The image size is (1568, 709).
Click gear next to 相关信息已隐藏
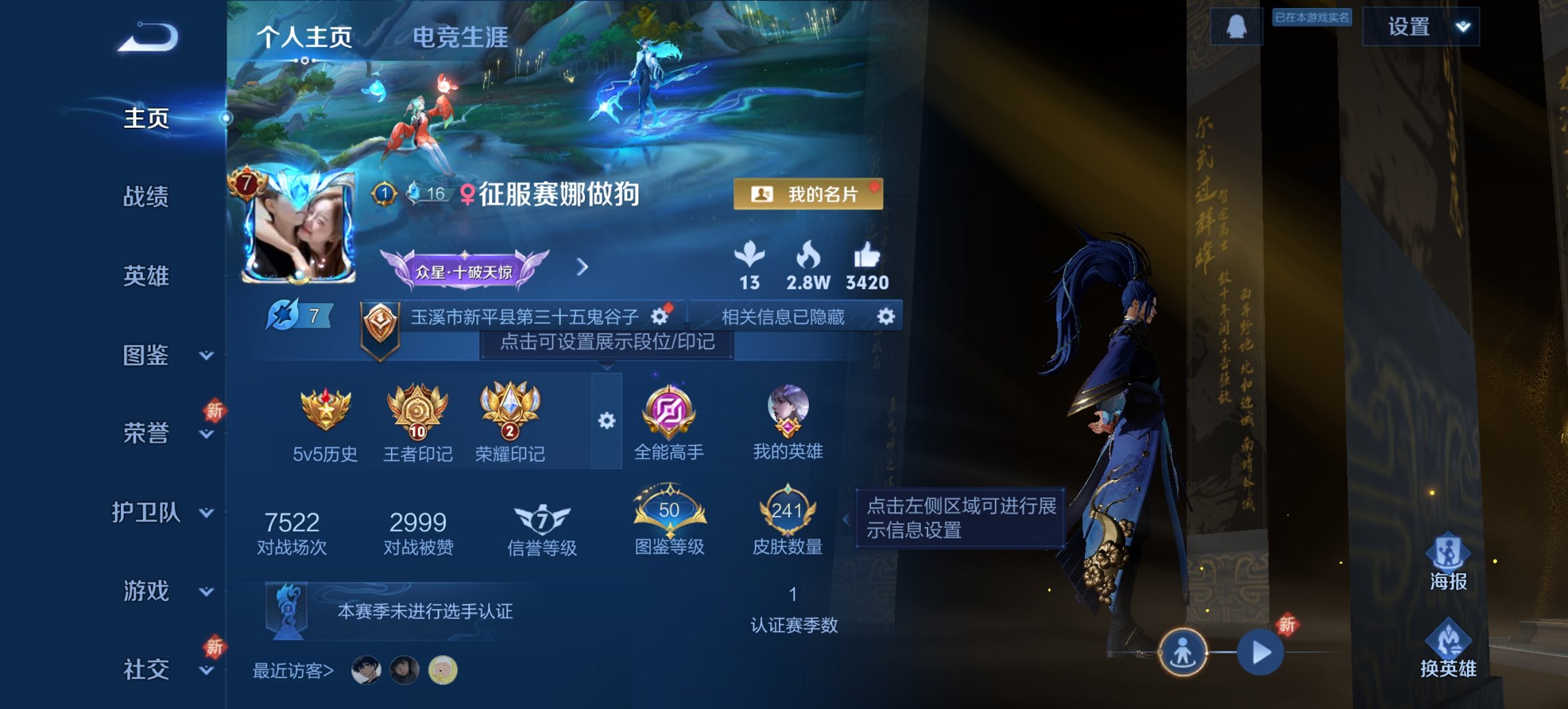pyautogui.click(x=886, y=316)
